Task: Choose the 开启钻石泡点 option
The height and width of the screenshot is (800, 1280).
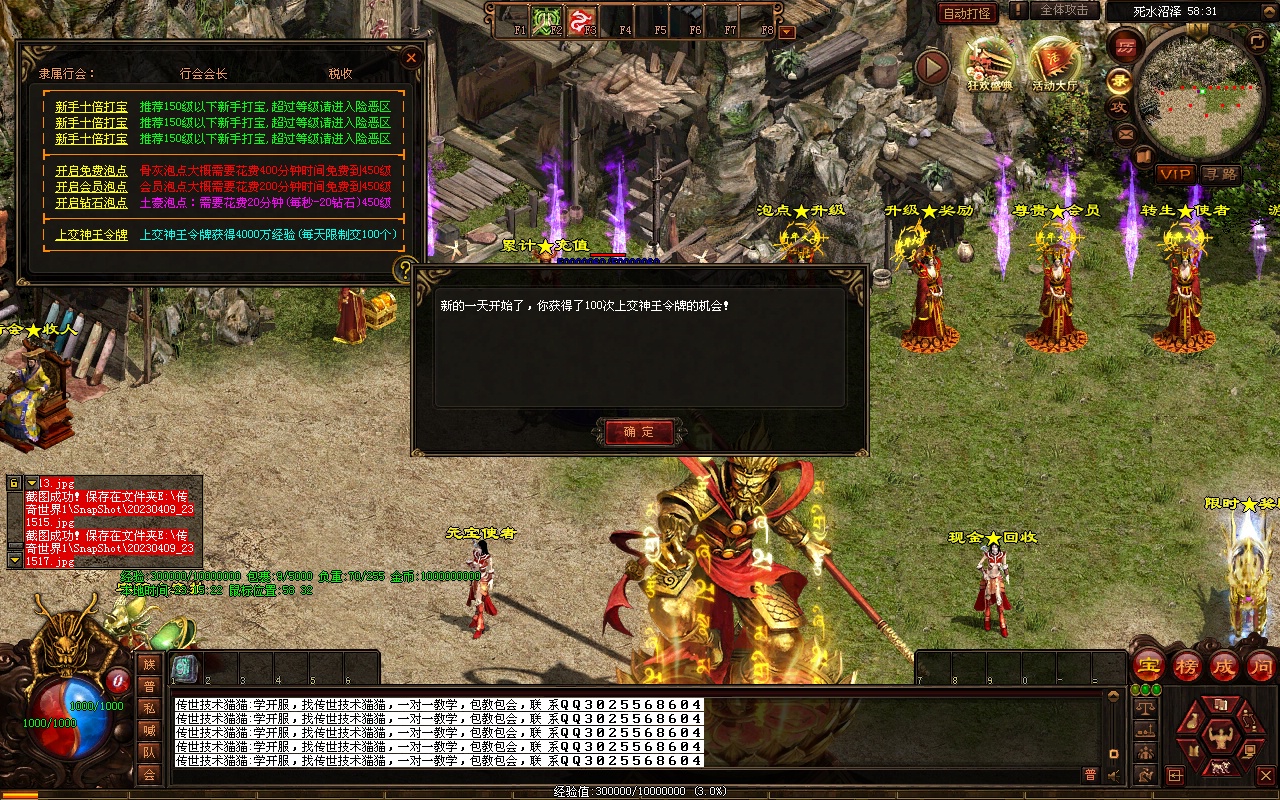Action: click(x=91, y=203)
